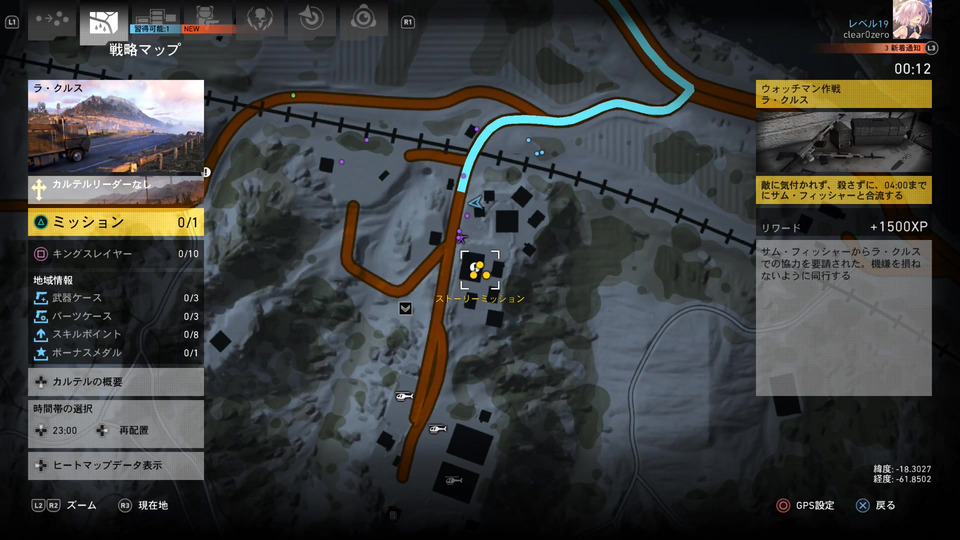The height and width of the screenshot is (540, 960).
Task: Click the blue player arrow on the map
Action: [x=475, y=202]
